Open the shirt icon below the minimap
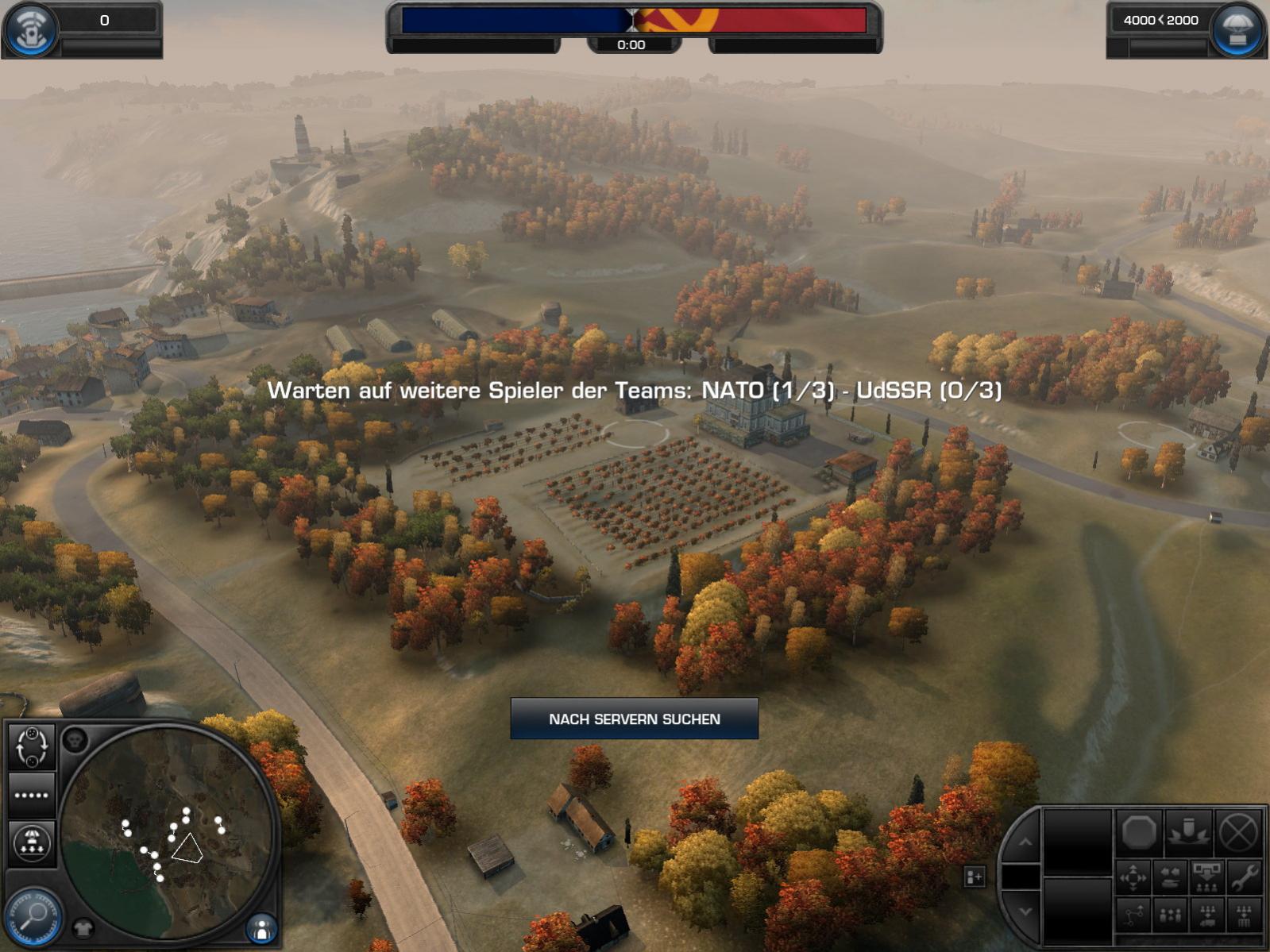Image resolution: width=1270 pixels, height=952 pixels. tap(83, 927)
